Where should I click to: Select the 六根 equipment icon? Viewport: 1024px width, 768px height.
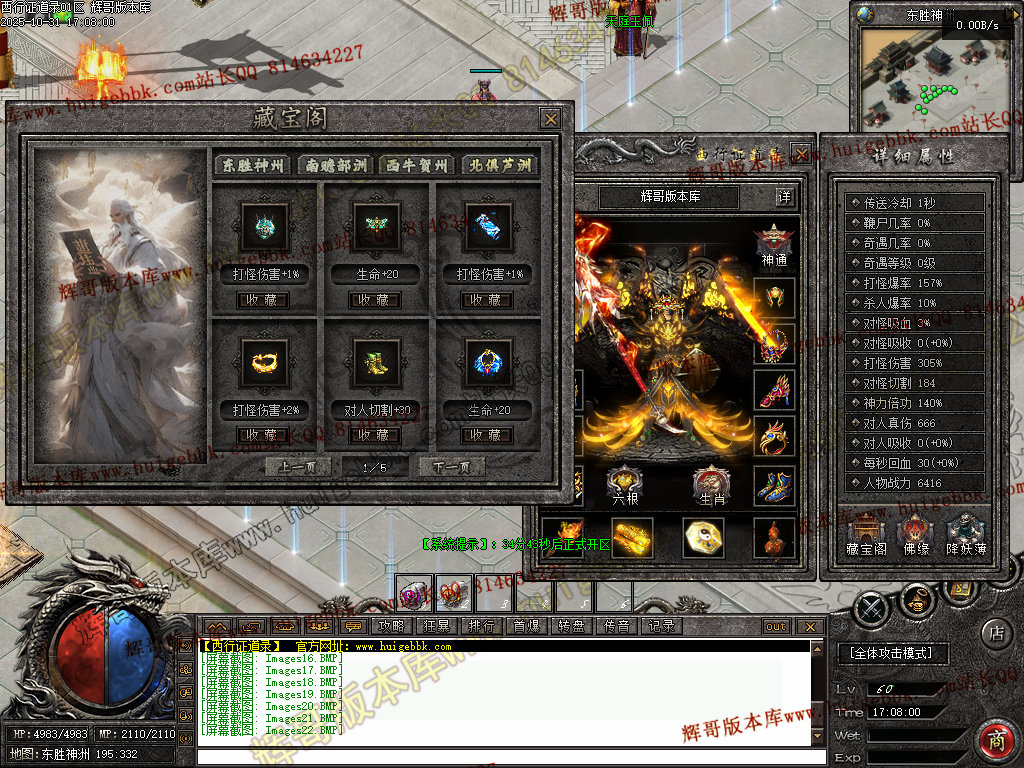[x=624, y=486]
